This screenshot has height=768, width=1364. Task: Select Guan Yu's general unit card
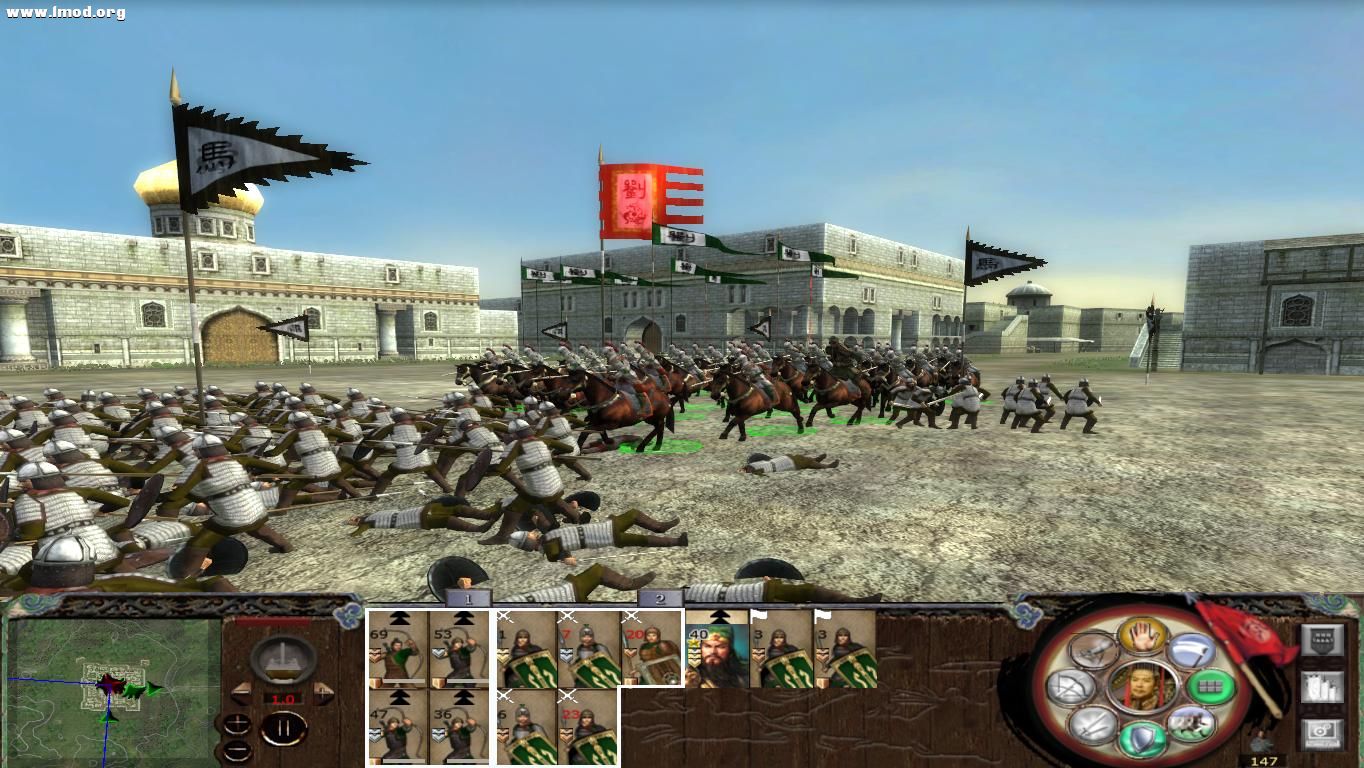click(x=718, y=656)
